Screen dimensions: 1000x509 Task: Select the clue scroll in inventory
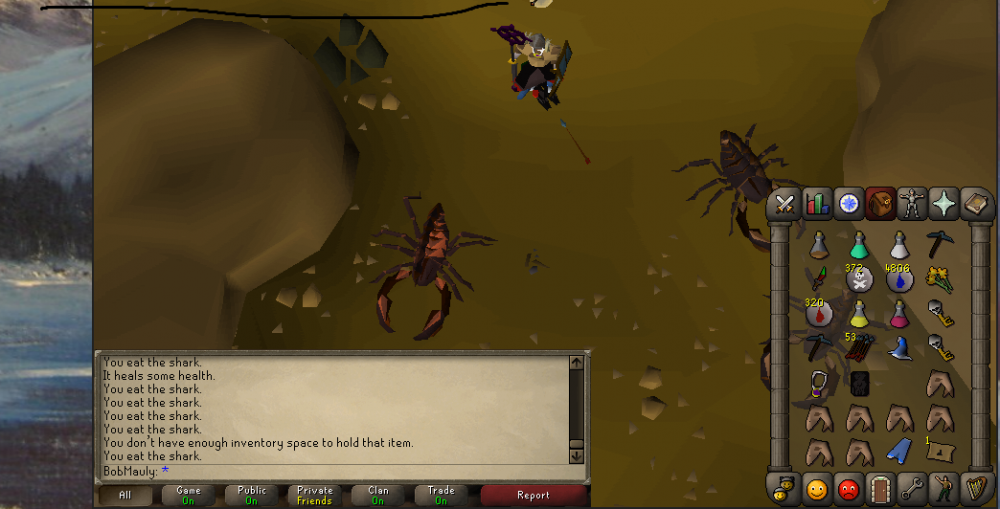939,450
